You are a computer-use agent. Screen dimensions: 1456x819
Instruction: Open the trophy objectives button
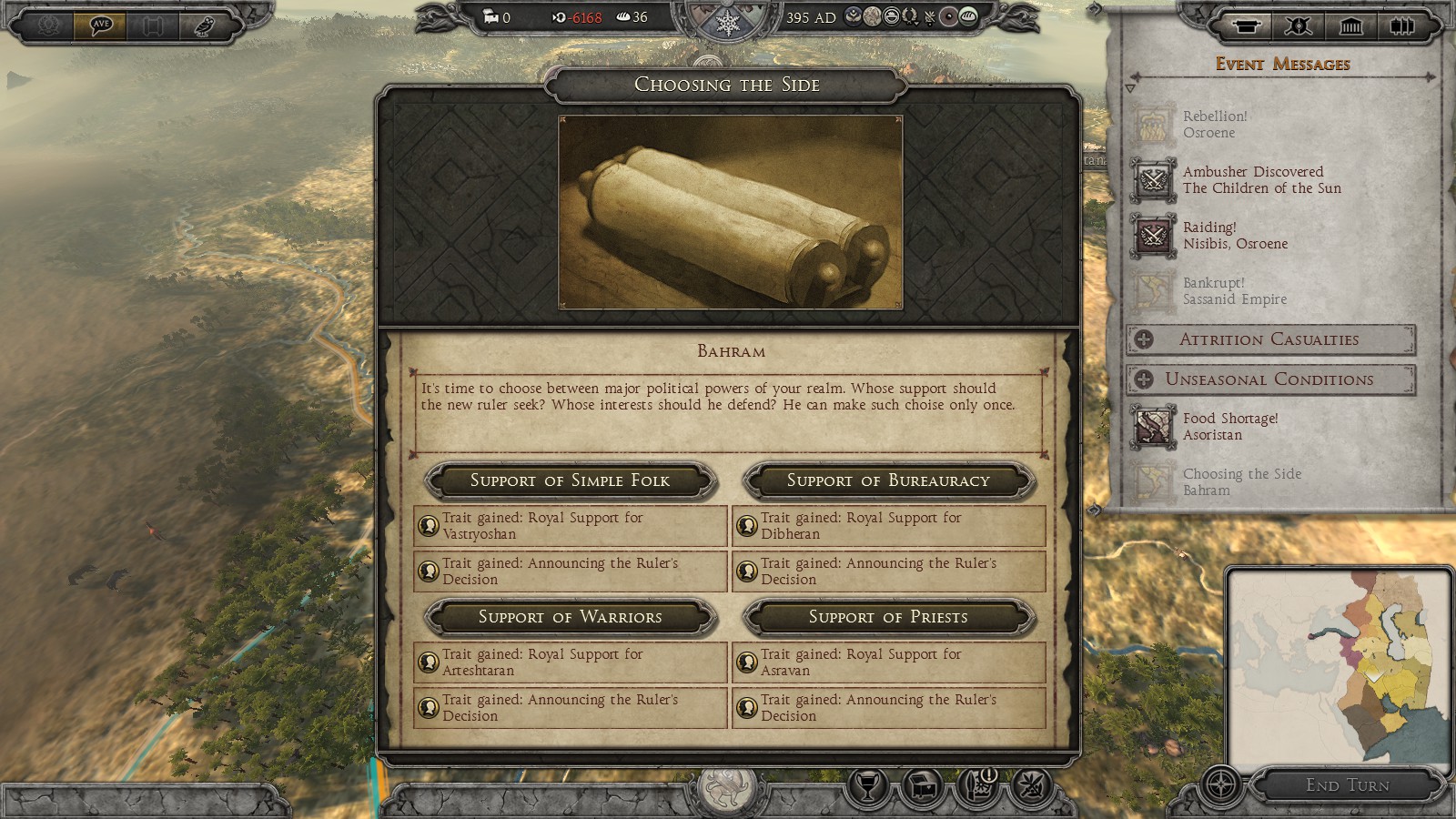coord(868,785)
